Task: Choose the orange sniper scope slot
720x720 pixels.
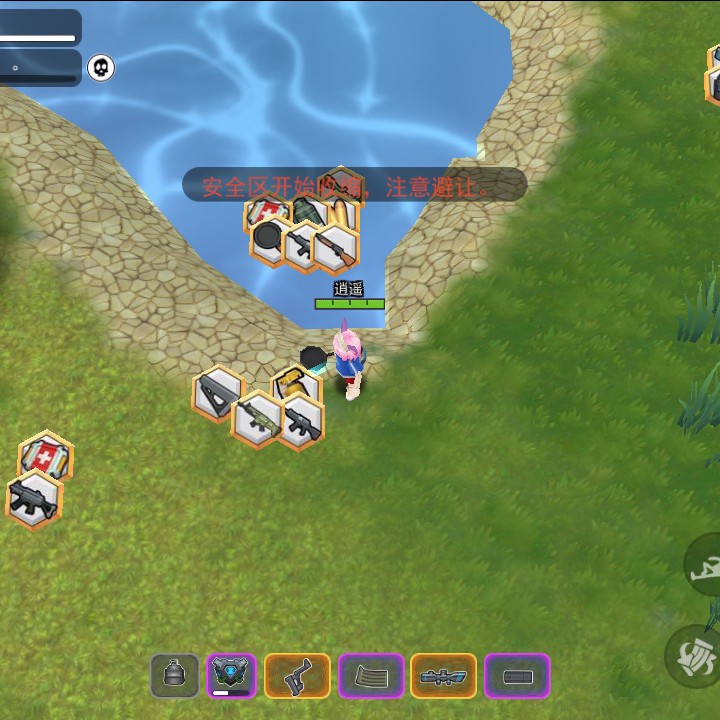Action: click(x=443, y=676)
